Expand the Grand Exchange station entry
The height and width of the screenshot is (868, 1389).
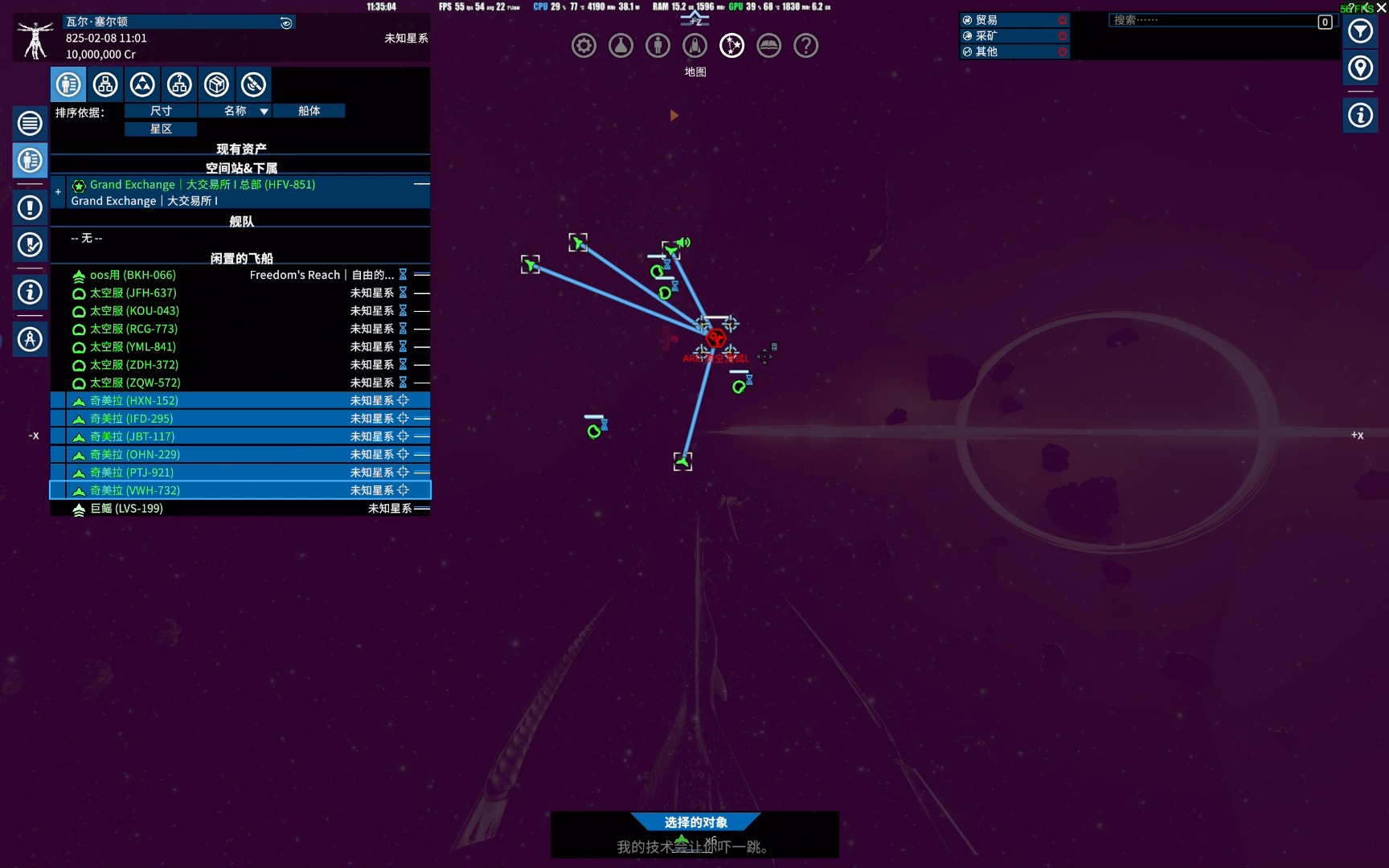(x=58, y=192)
